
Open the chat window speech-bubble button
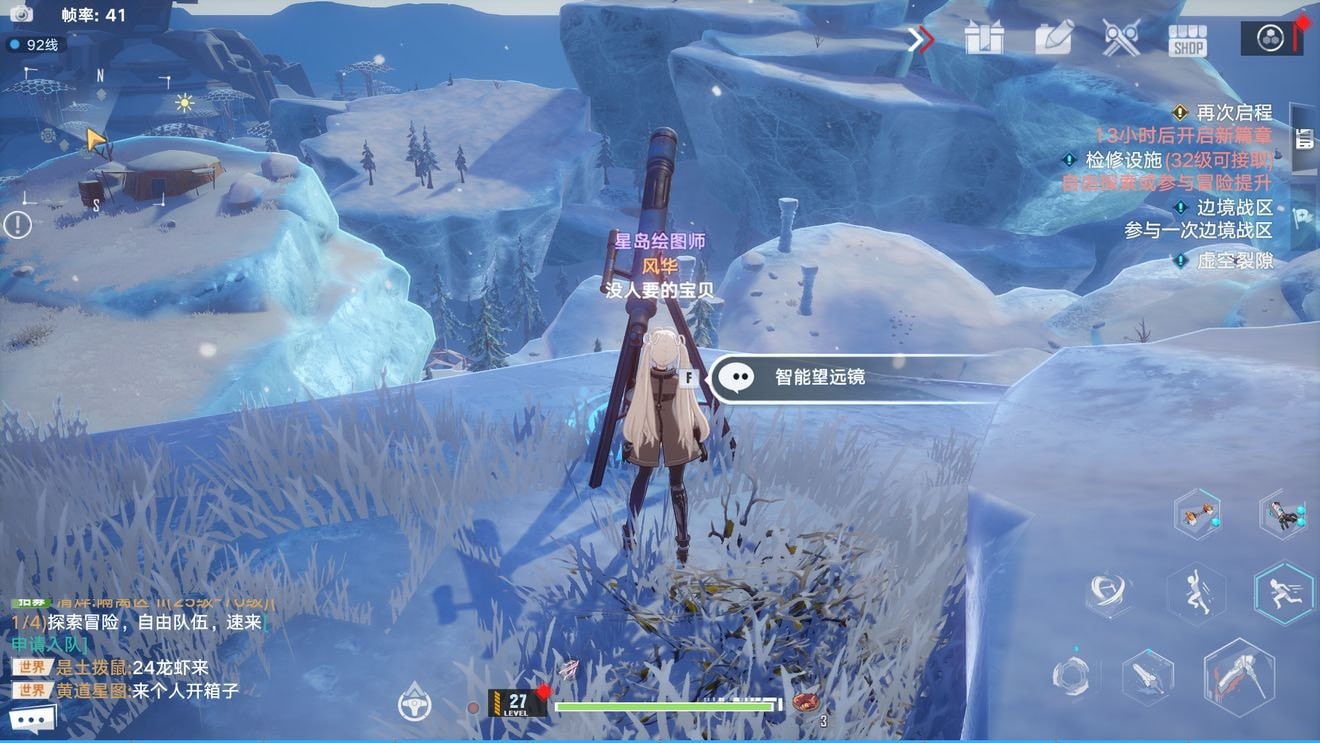pyautogui.click(x=31, y=718)
